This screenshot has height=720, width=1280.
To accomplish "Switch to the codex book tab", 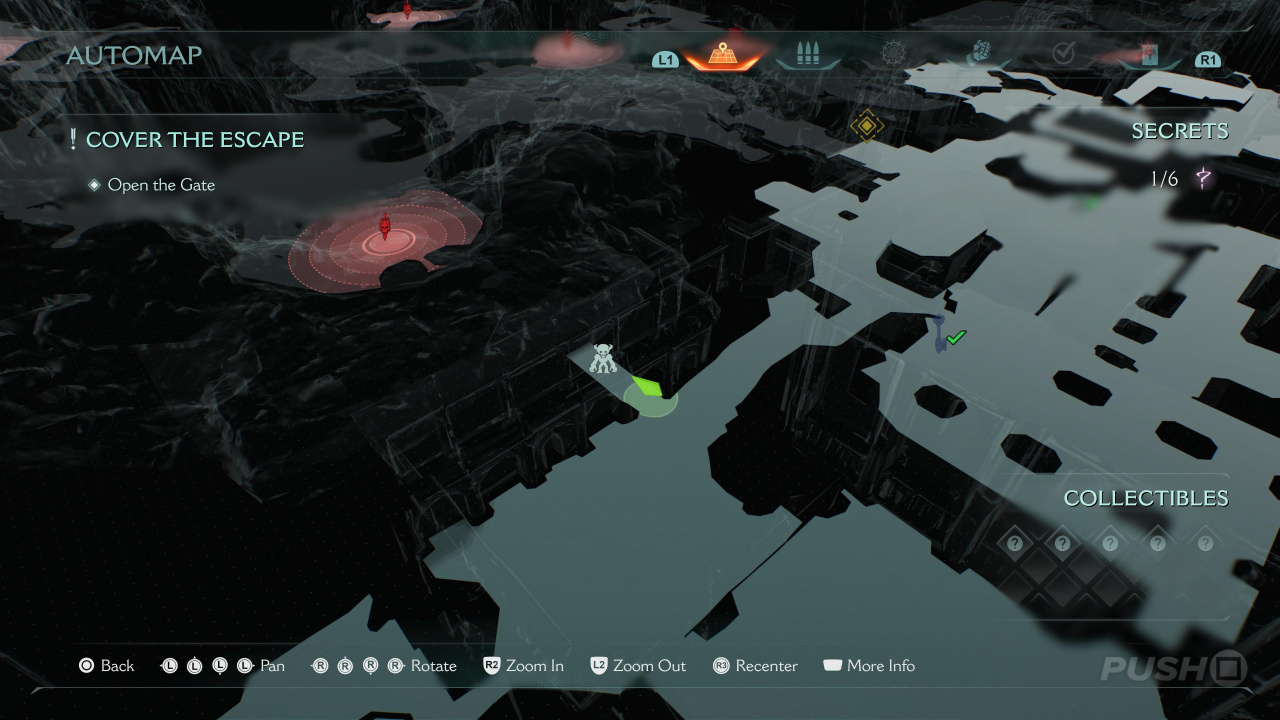I will (x=1148, y=55).
